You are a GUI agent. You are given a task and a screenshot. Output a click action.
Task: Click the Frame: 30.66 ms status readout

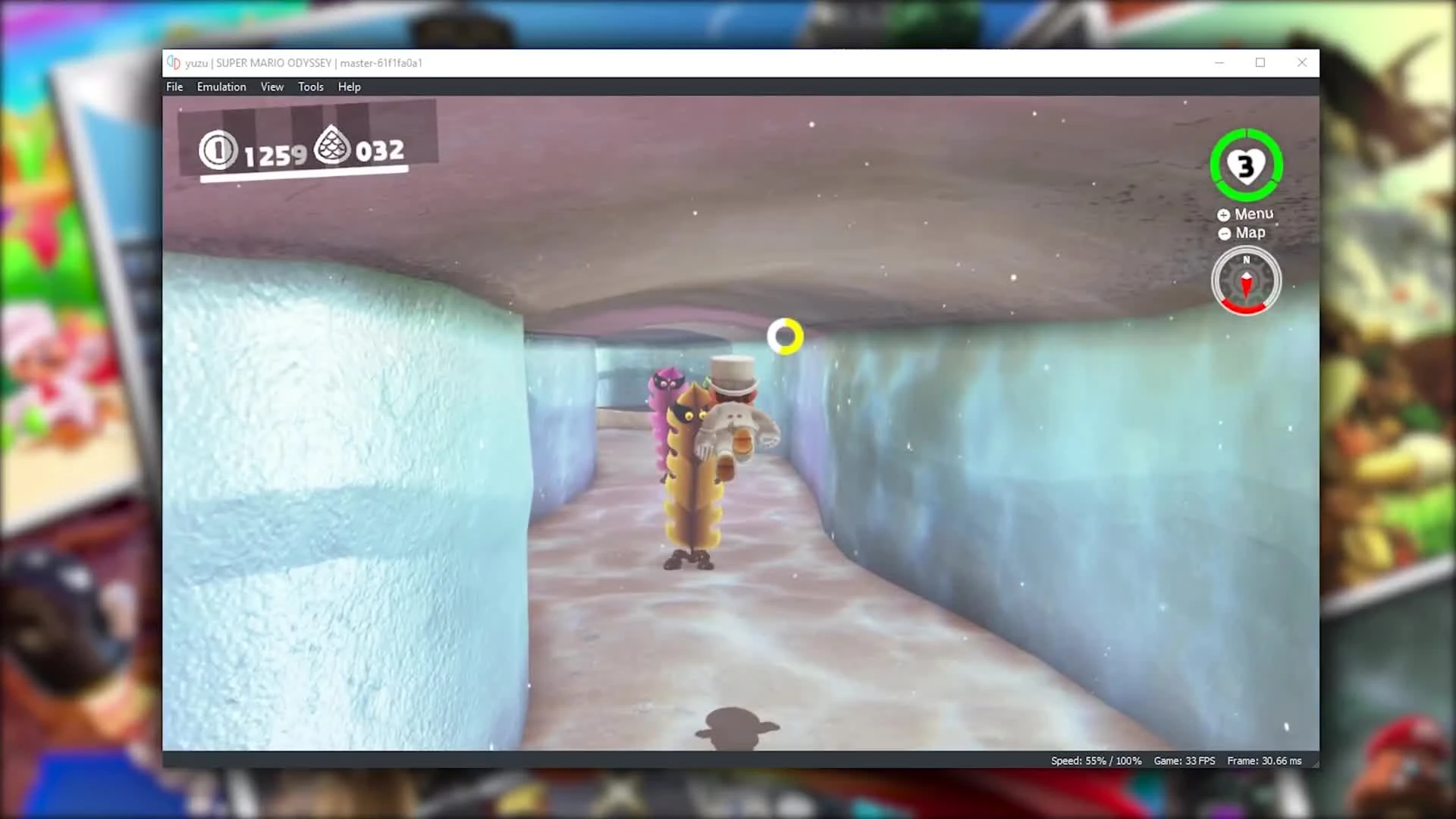(x=1264, y=760)
